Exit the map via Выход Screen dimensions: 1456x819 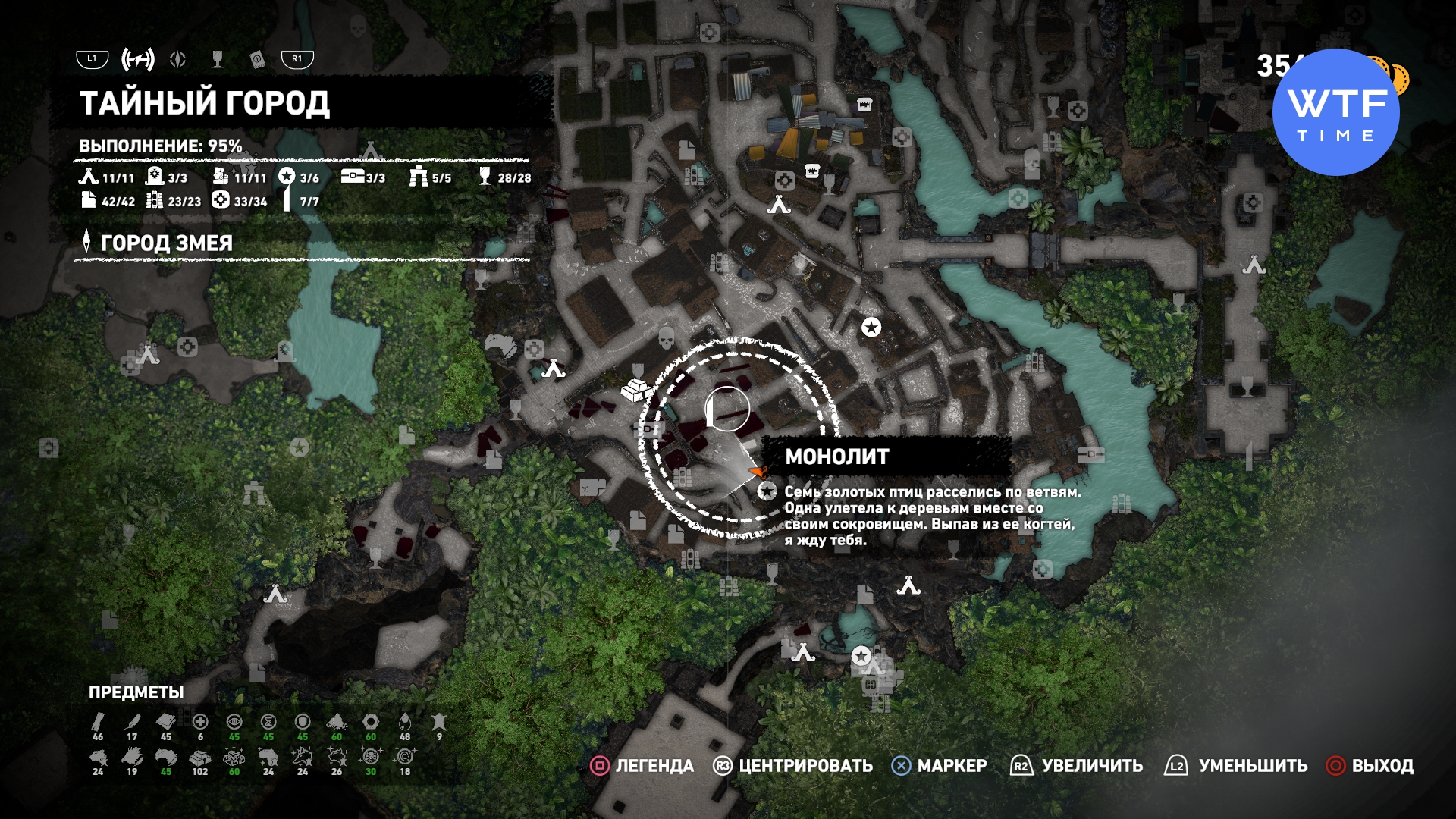tap(1370, 766)
